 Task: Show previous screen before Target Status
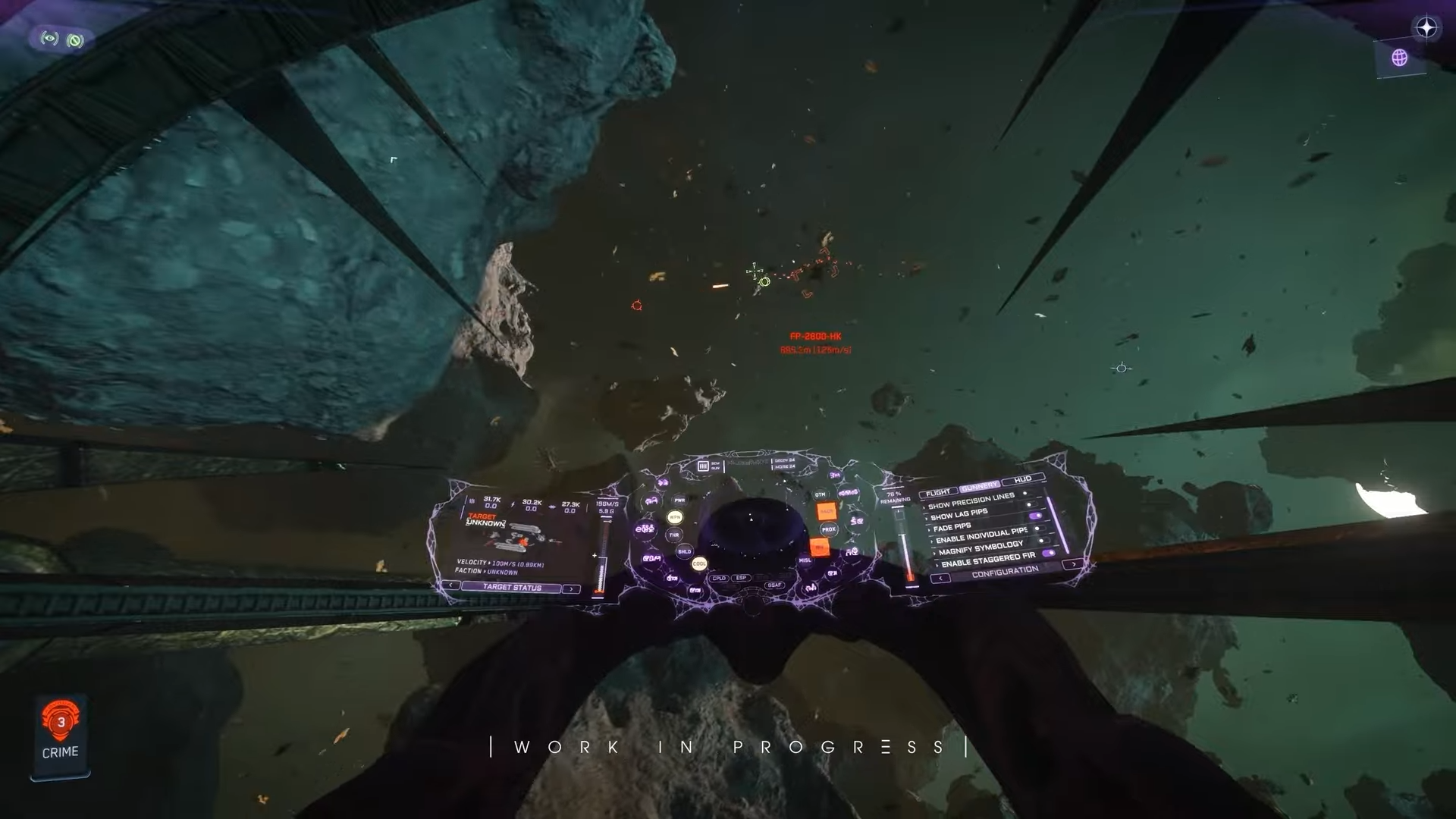[451, 585]
